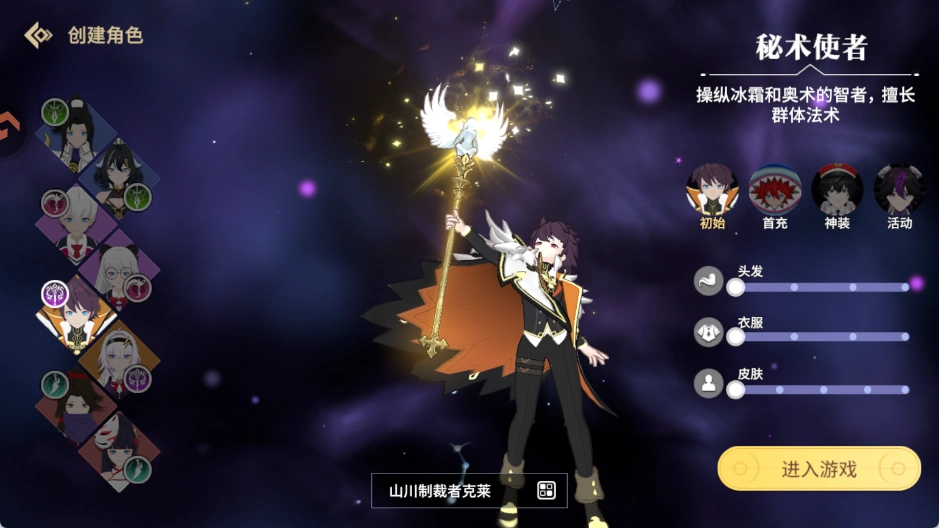Viewport: 939px width, 528px height.
Task: Randomize the character name with the dice
Action: (546, 490)
